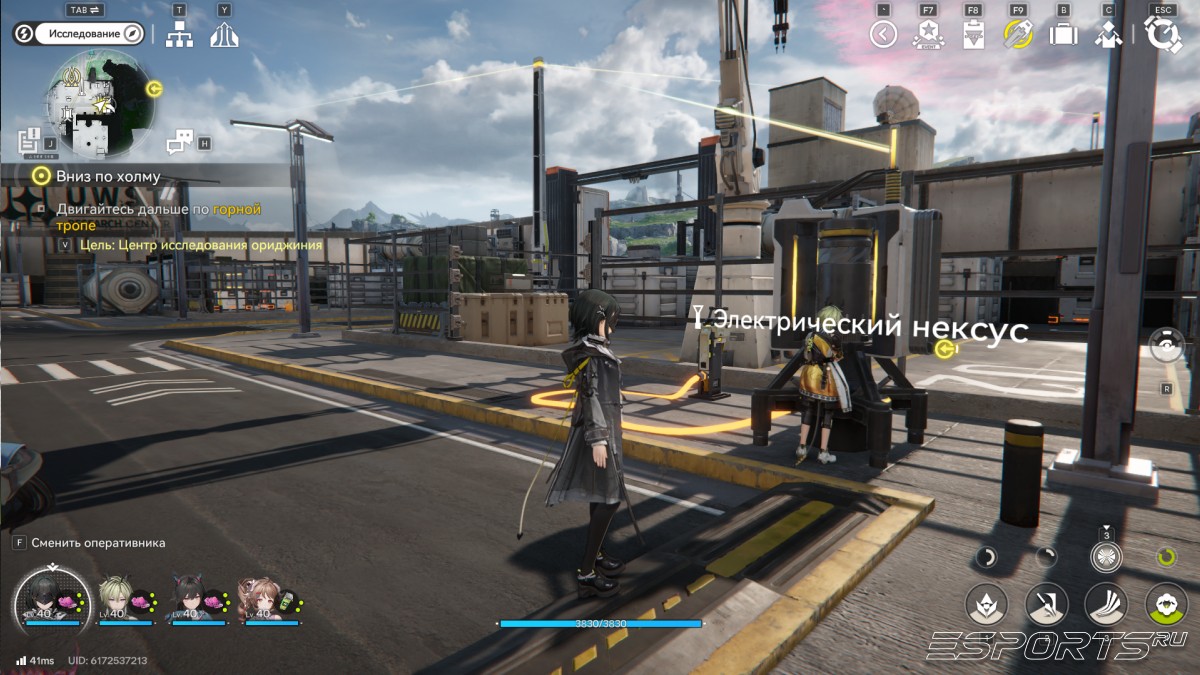The image size is (1200, 675).
Task: Open the main system menu ring icon
Action: coord(1163,34)
